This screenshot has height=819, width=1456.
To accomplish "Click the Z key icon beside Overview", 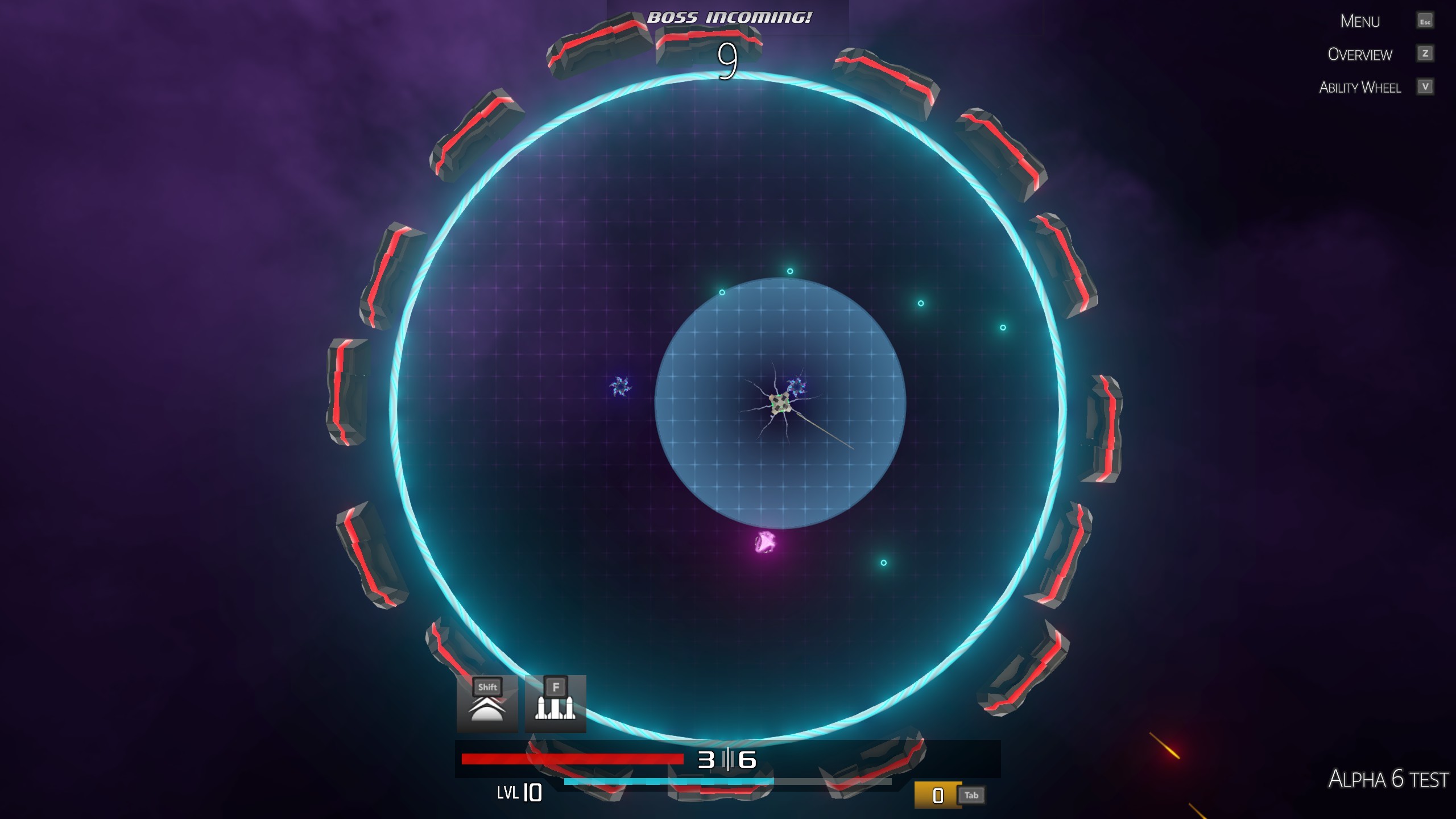I will [x=1425, y=55].
